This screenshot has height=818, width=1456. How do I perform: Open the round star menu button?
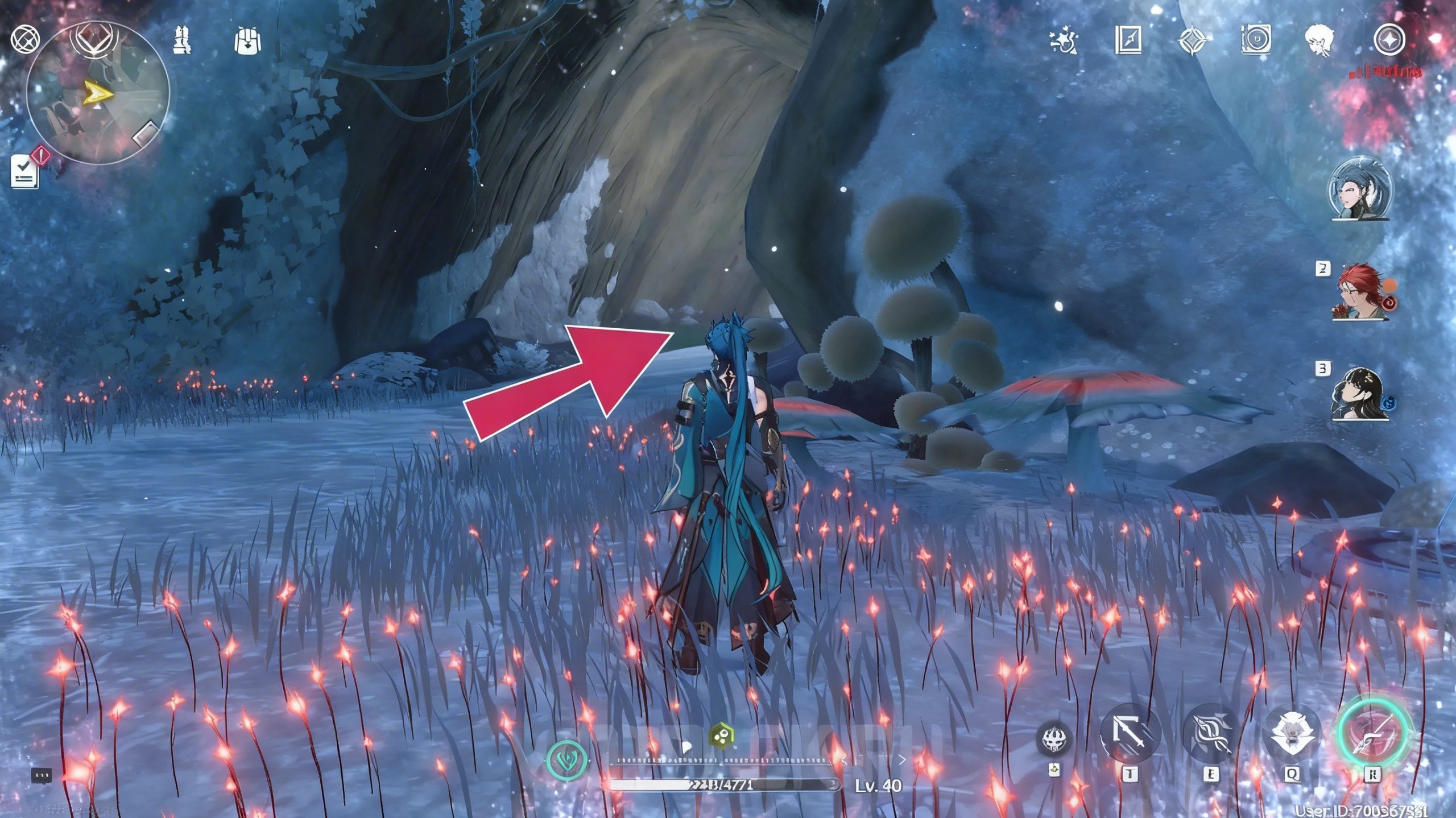tap(1389, 41)
